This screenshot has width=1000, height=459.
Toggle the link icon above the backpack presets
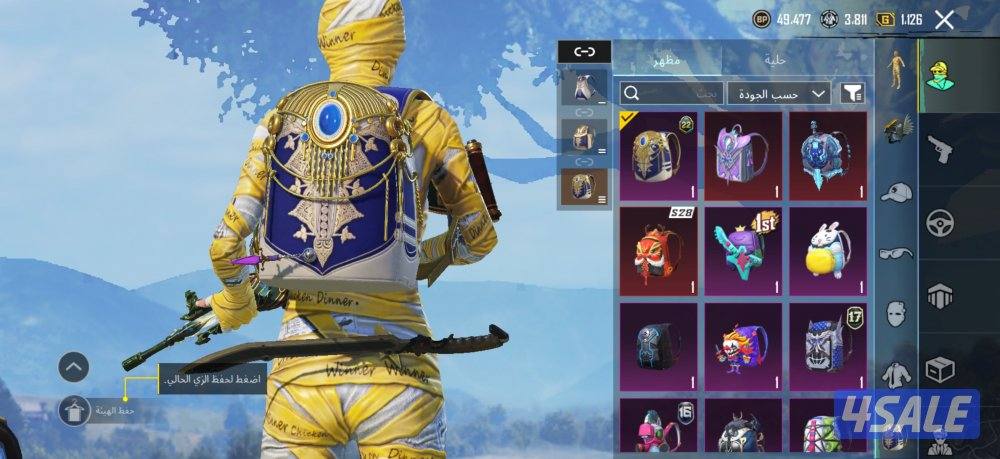point(584,52)
